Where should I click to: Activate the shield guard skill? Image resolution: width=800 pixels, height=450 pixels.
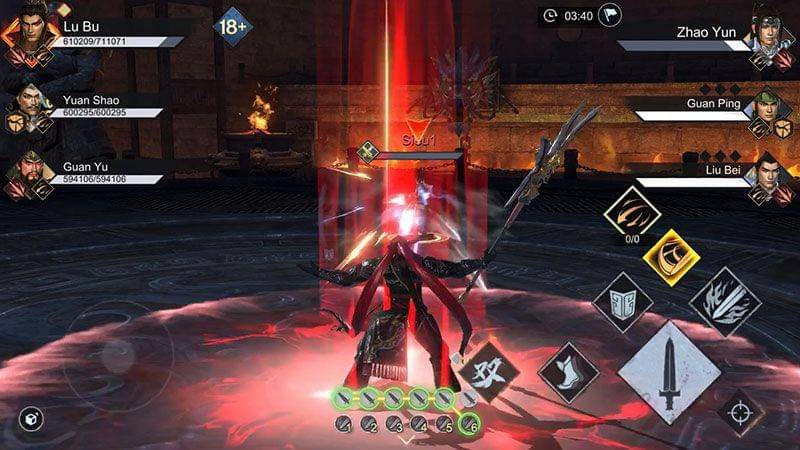click(622, 301)
